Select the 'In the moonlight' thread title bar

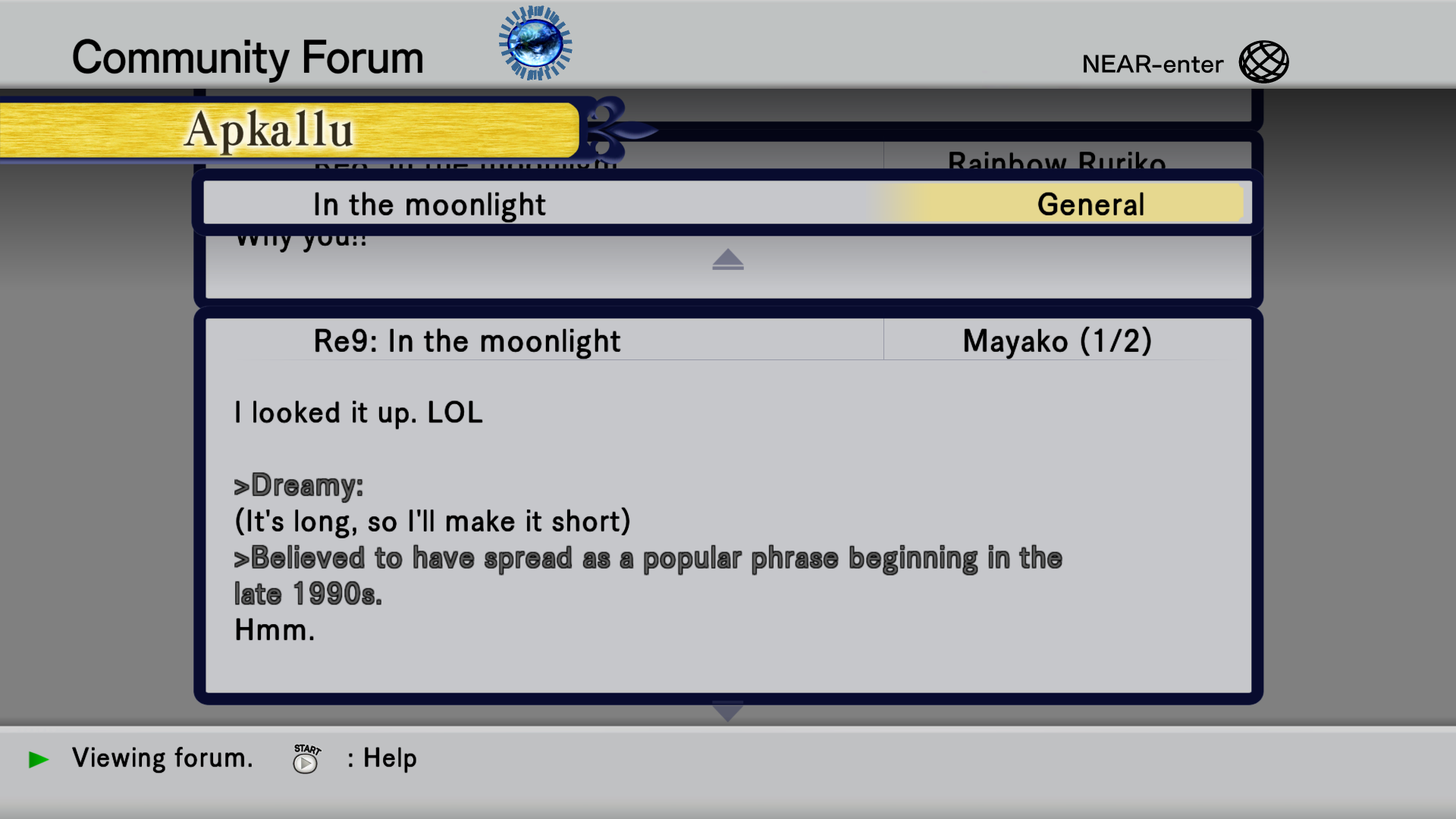coord(429,205)
